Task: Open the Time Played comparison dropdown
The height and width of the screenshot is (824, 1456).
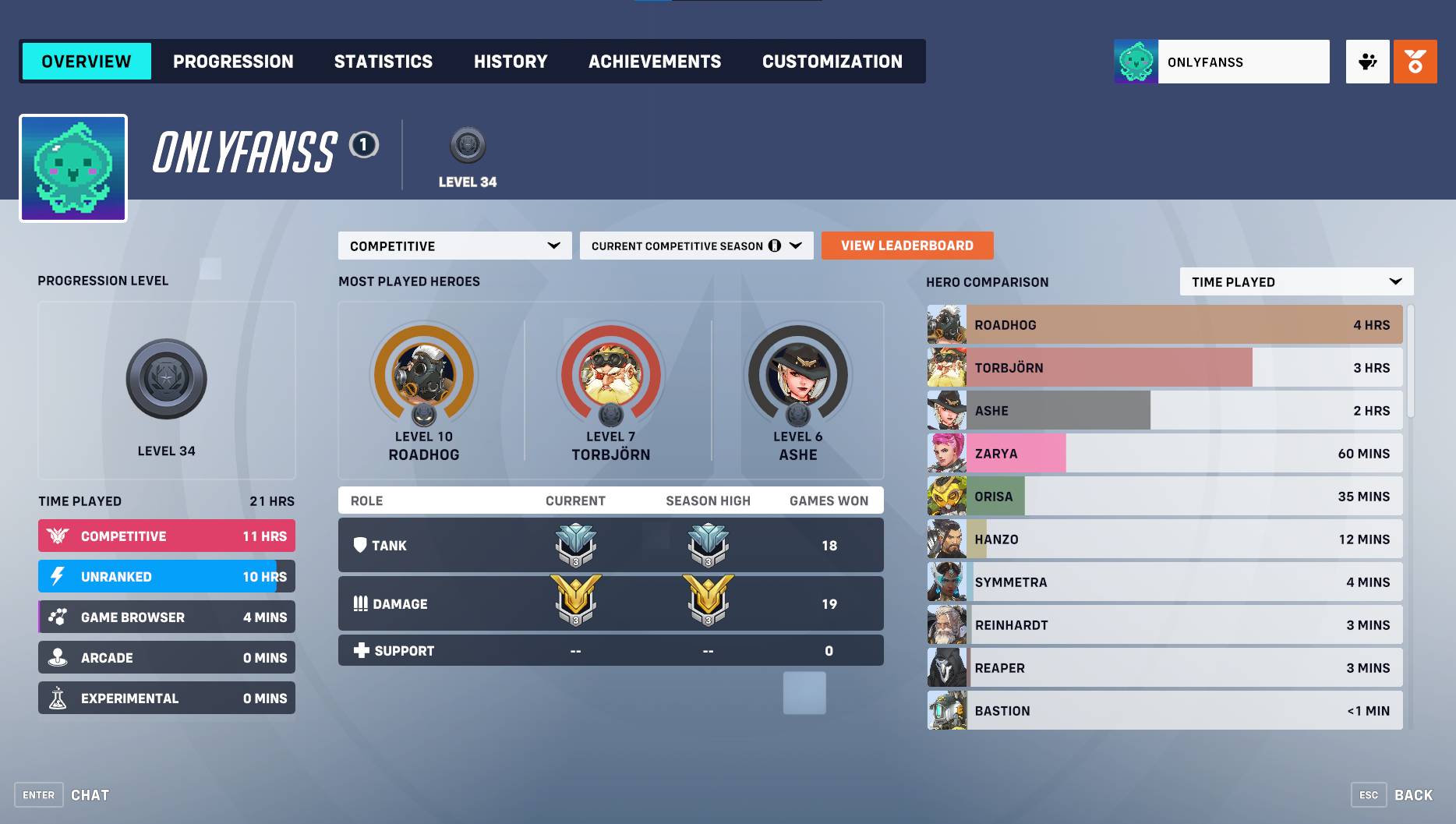Action: 1295,281
